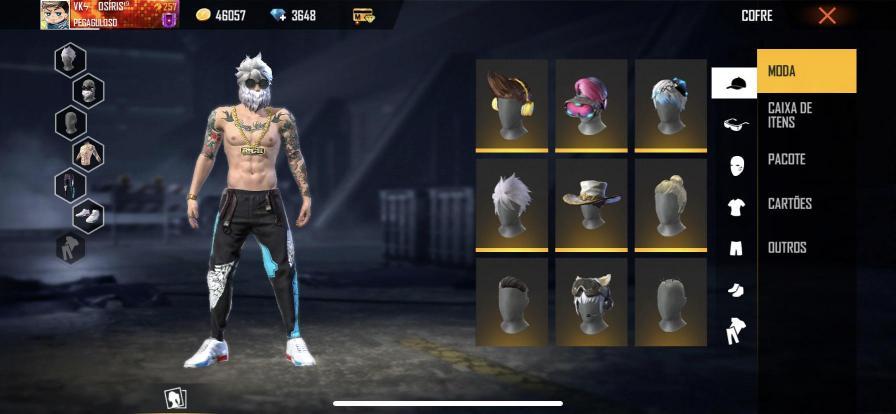Switch to the Moda tab
The width and height of the screenshot is (896, 414).
806,71
